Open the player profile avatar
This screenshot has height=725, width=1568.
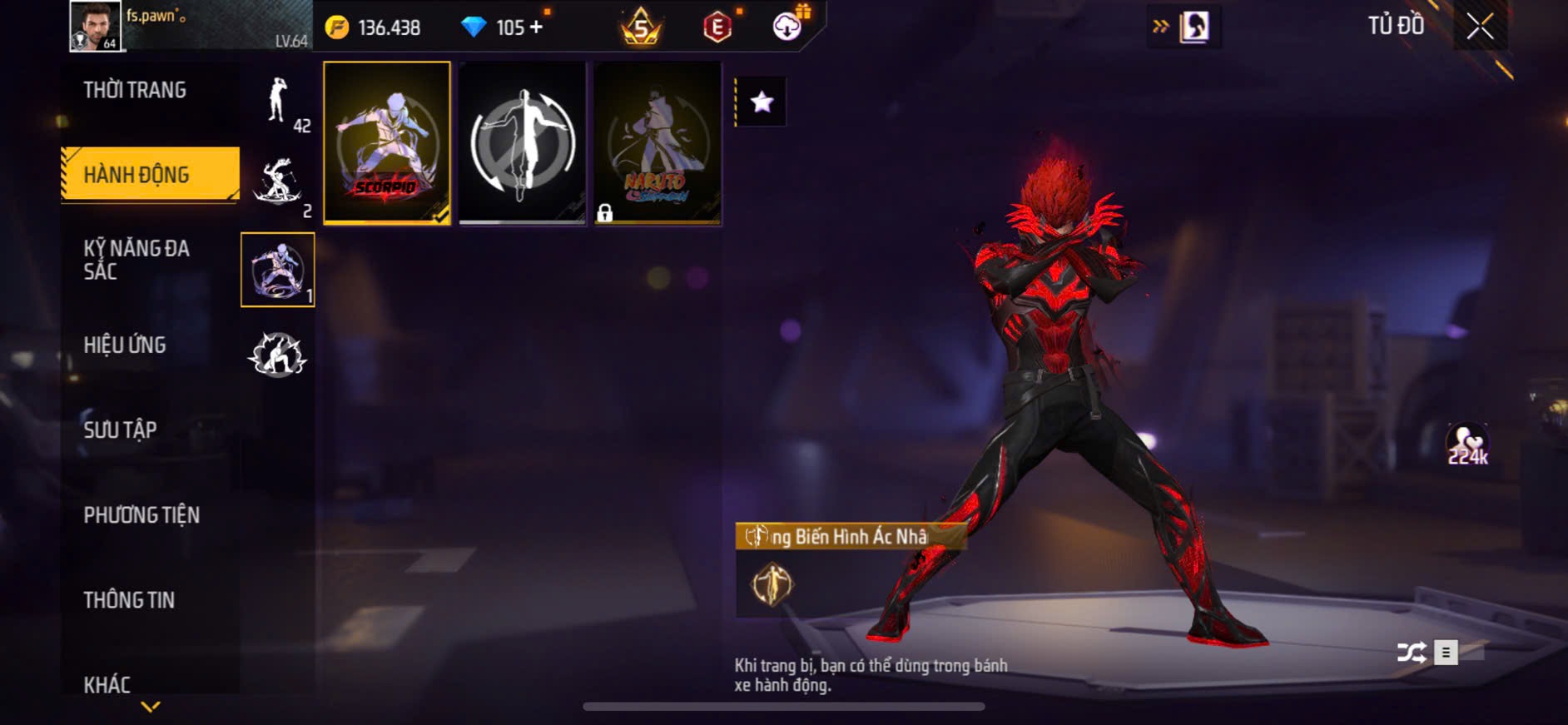pos(95,26)
